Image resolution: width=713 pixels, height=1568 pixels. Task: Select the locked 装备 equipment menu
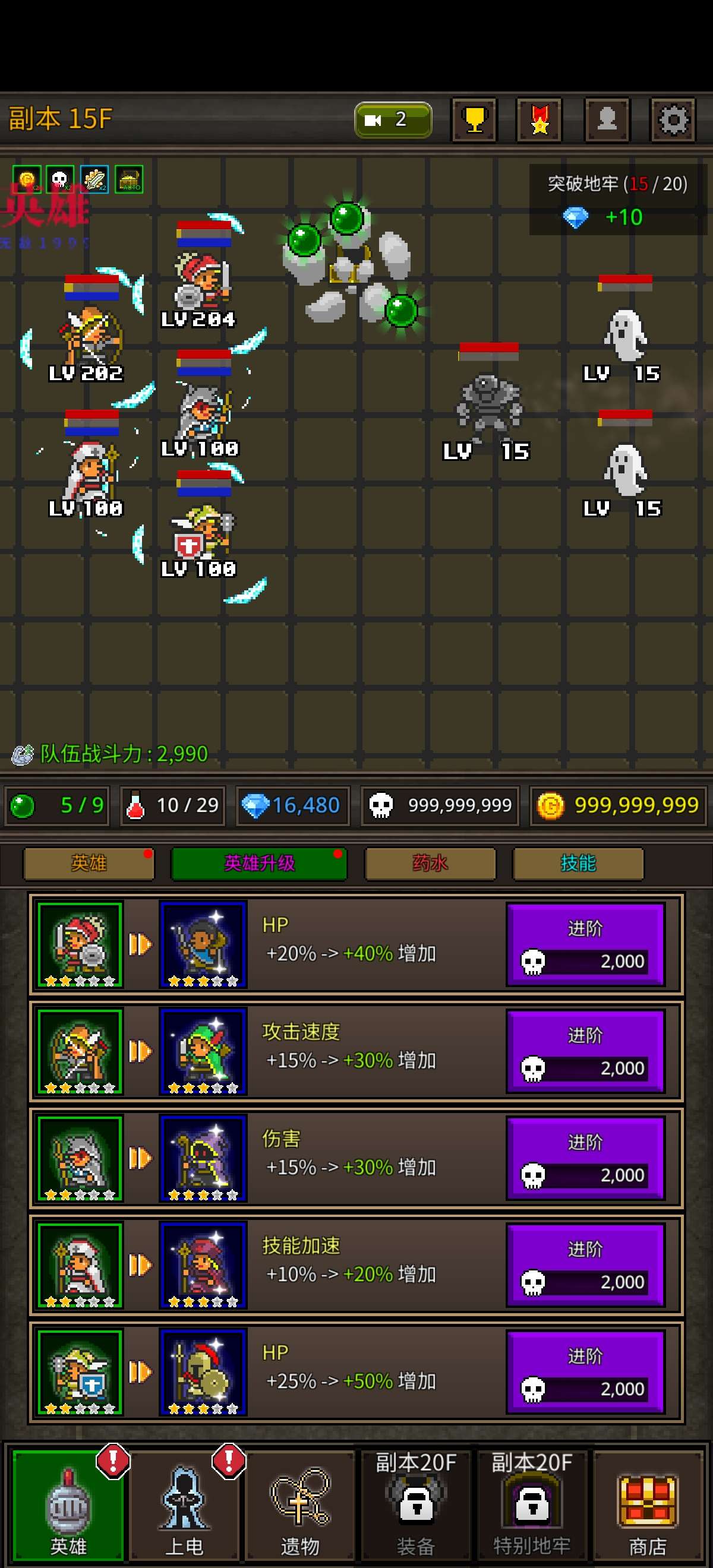click(x=416, y=1505)
